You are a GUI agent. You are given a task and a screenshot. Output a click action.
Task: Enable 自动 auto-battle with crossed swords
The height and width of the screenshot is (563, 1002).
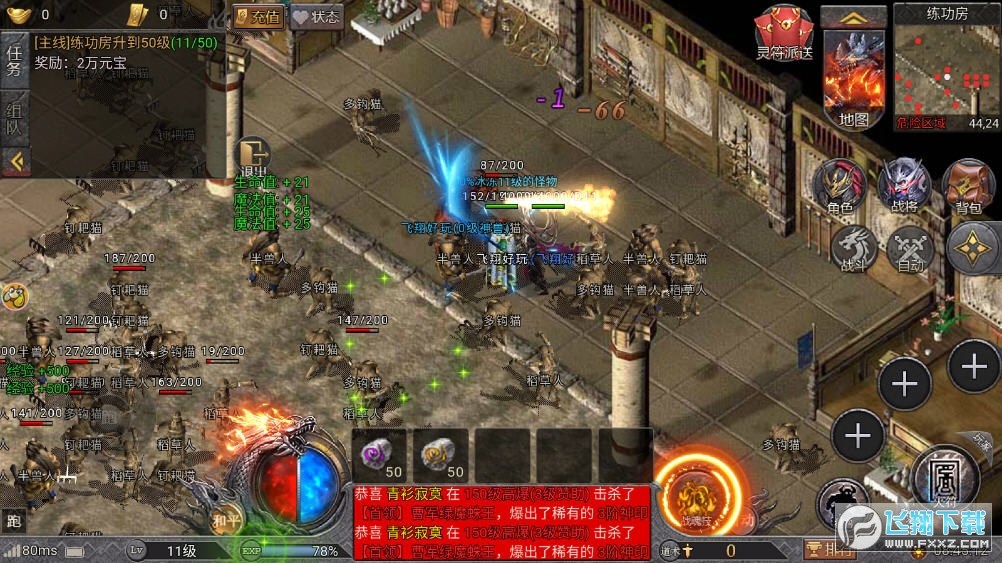pos(910,248)
